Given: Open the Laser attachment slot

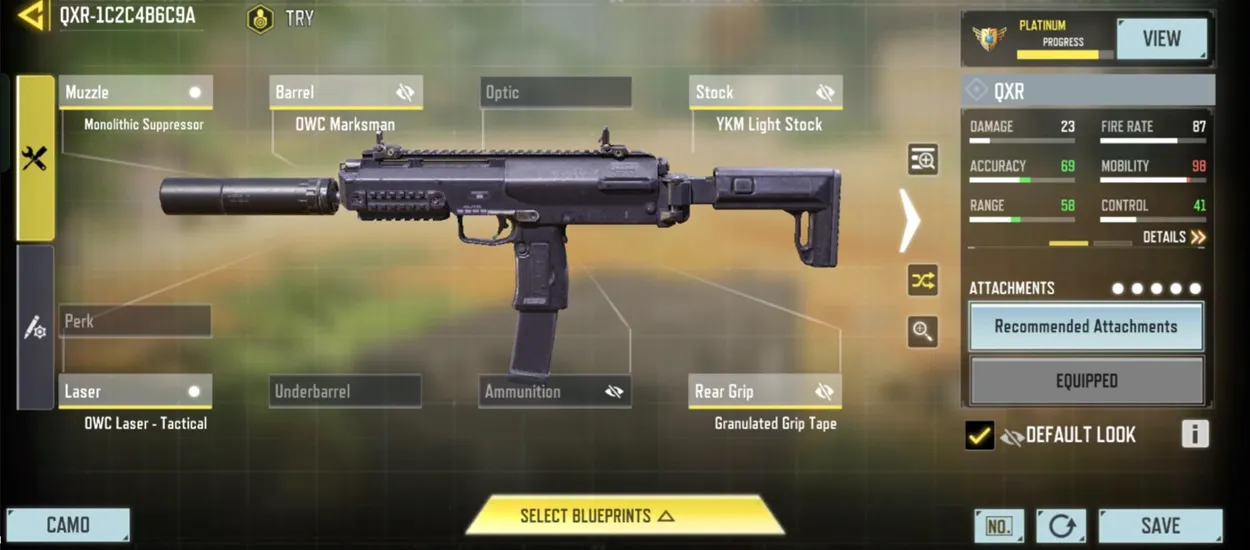Looking at the screenshot, I should 135,391.
